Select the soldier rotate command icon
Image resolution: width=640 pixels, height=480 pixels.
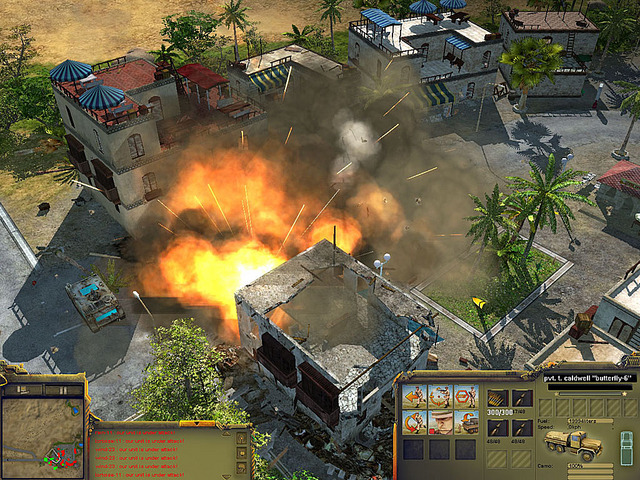point(414,421)
